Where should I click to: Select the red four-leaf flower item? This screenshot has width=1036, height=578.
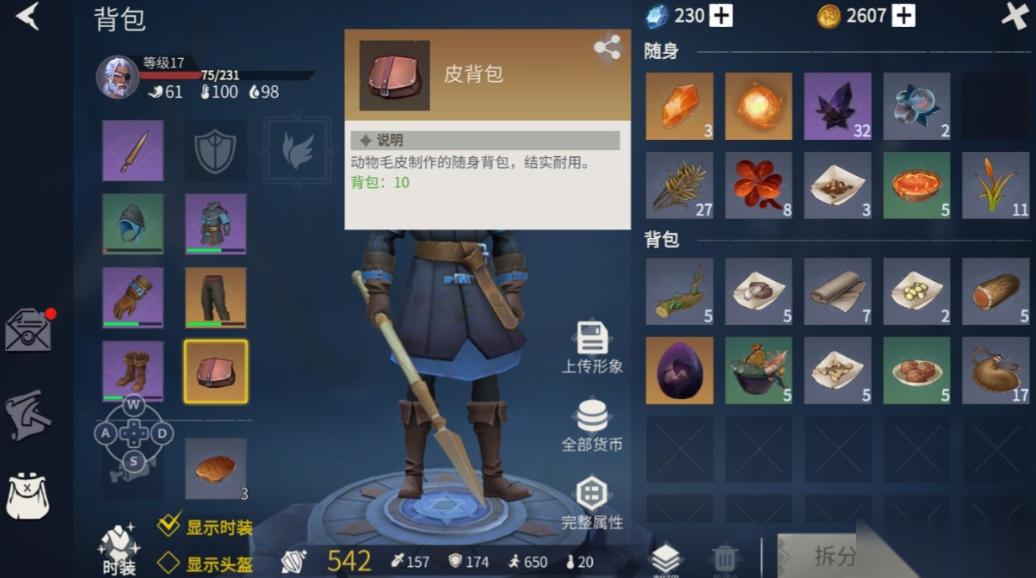coord(758,185)
